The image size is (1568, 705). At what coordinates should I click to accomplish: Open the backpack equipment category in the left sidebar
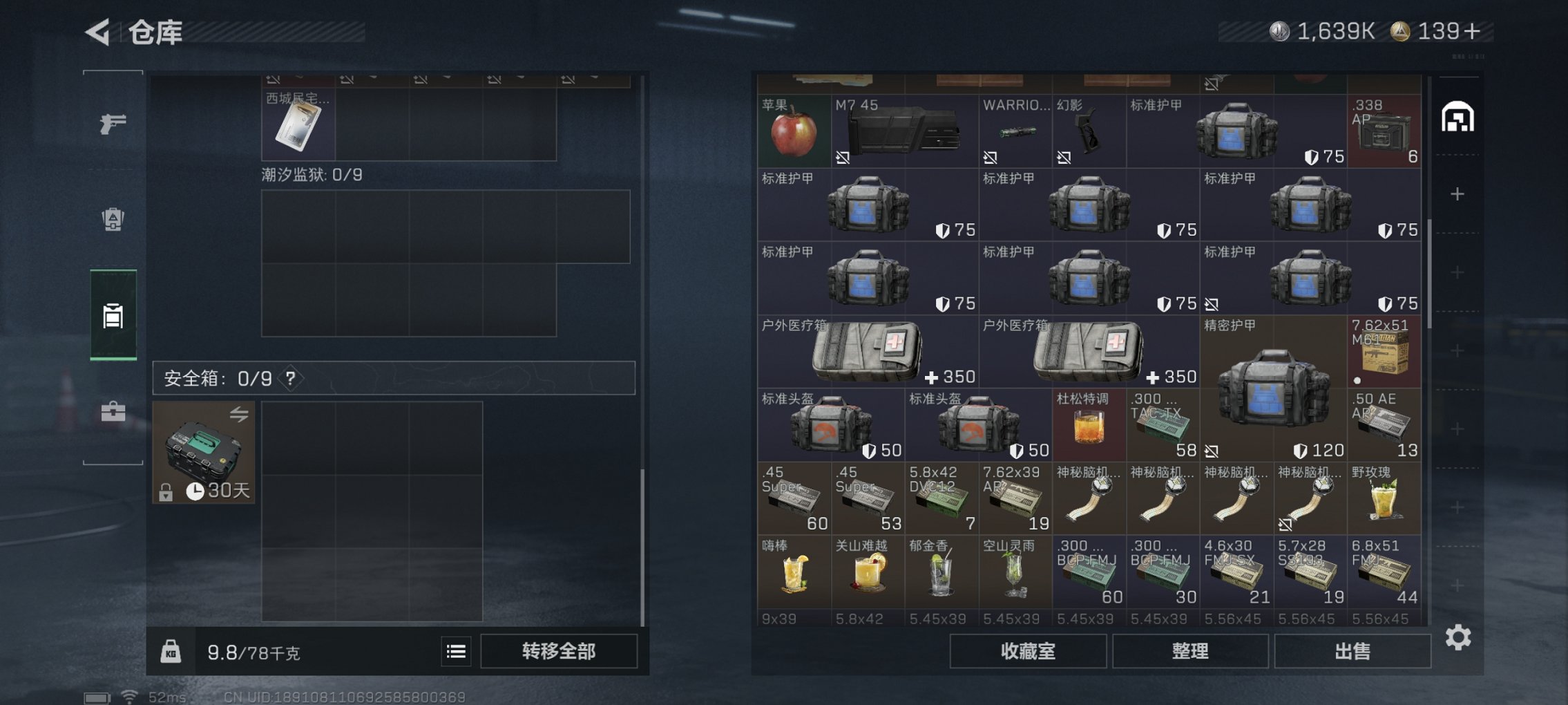tap(114, 218)
